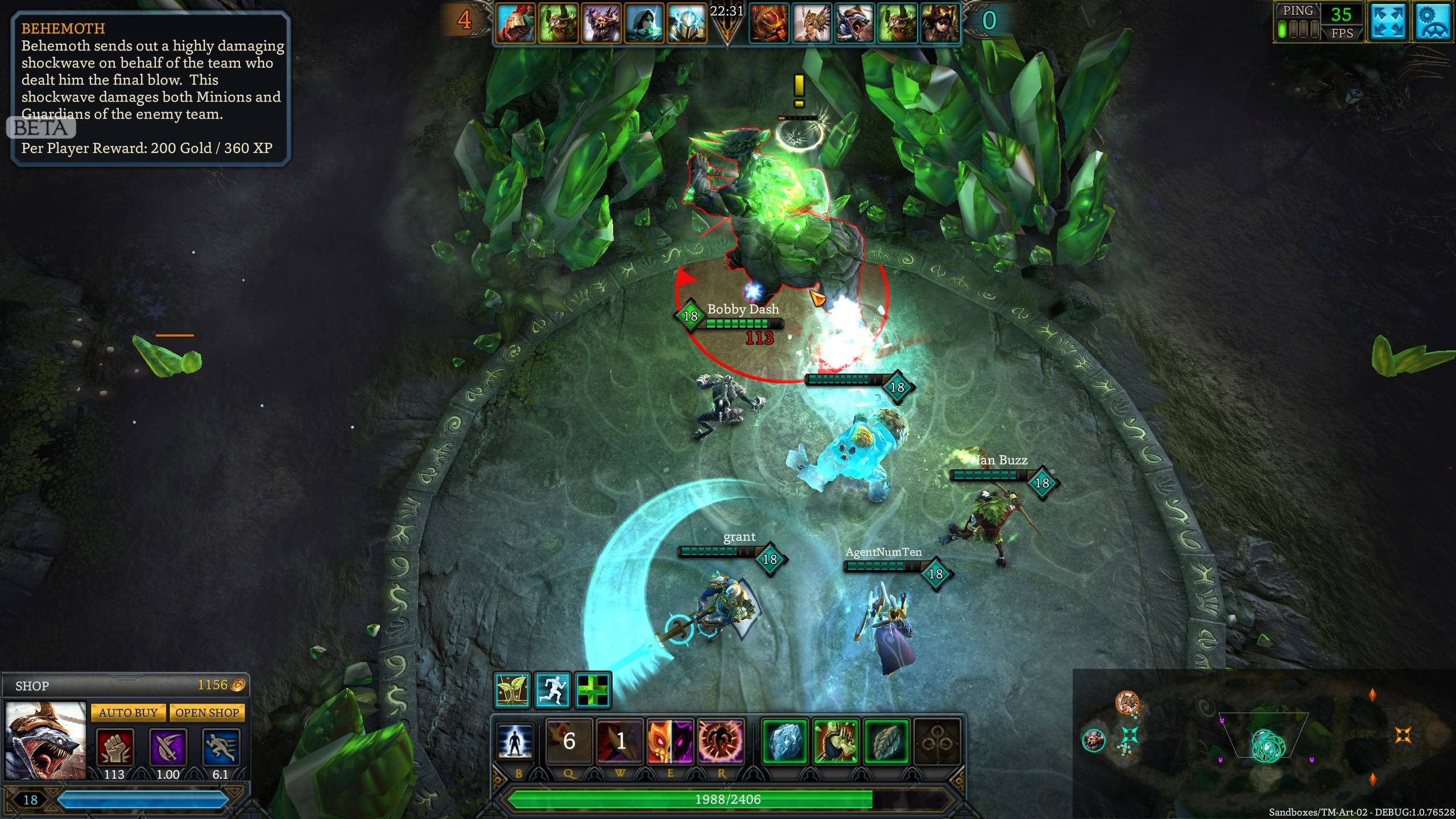1456x819 pixels.
Task: Open the gear settings button
Action: click(1431, 23)
